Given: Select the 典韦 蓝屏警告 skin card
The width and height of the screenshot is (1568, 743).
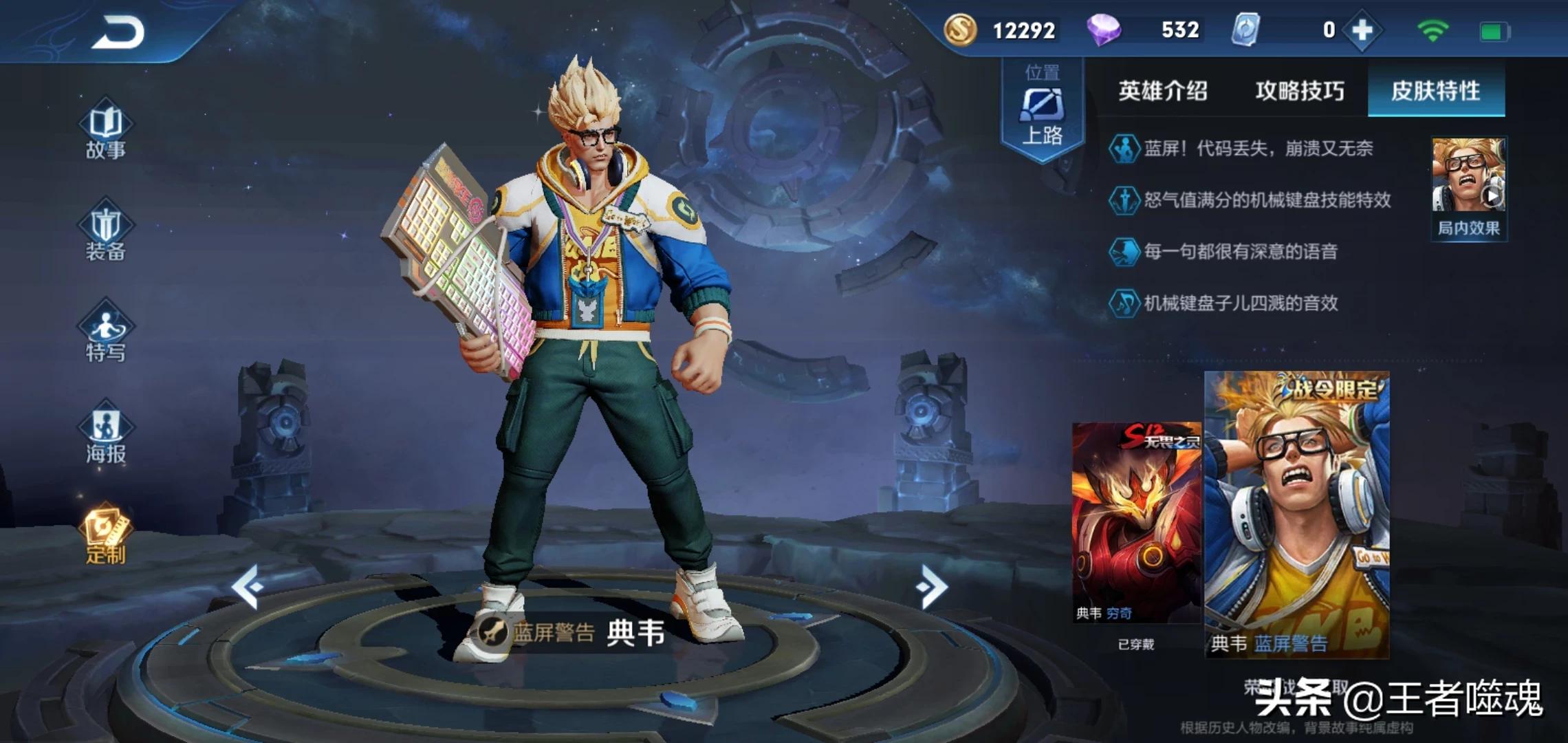Looking at the screenshot, I should (x=1297, y=515).
